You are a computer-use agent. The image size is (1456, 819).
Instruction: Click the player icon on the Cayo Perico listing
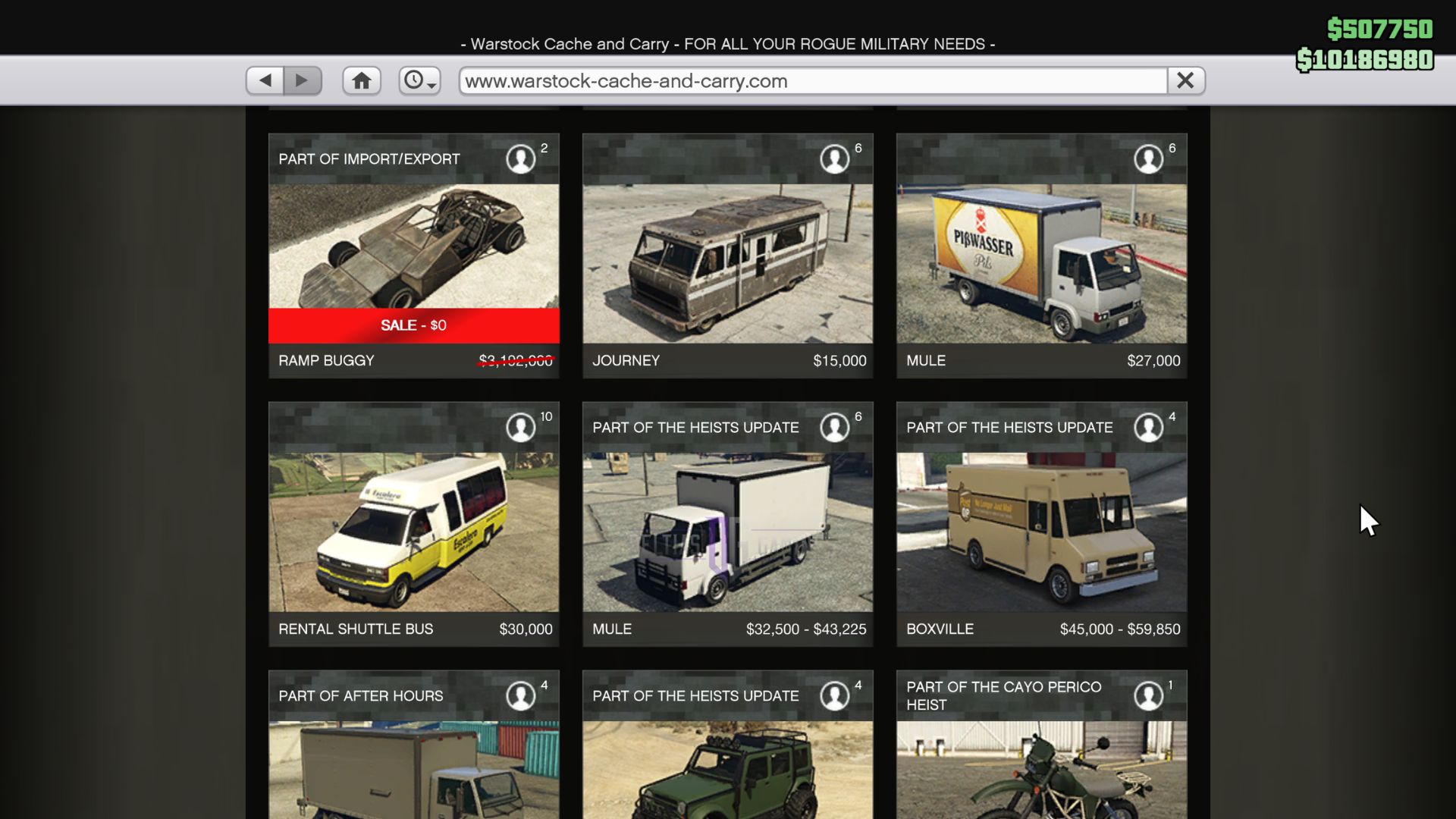click(x=1149, y=694)
